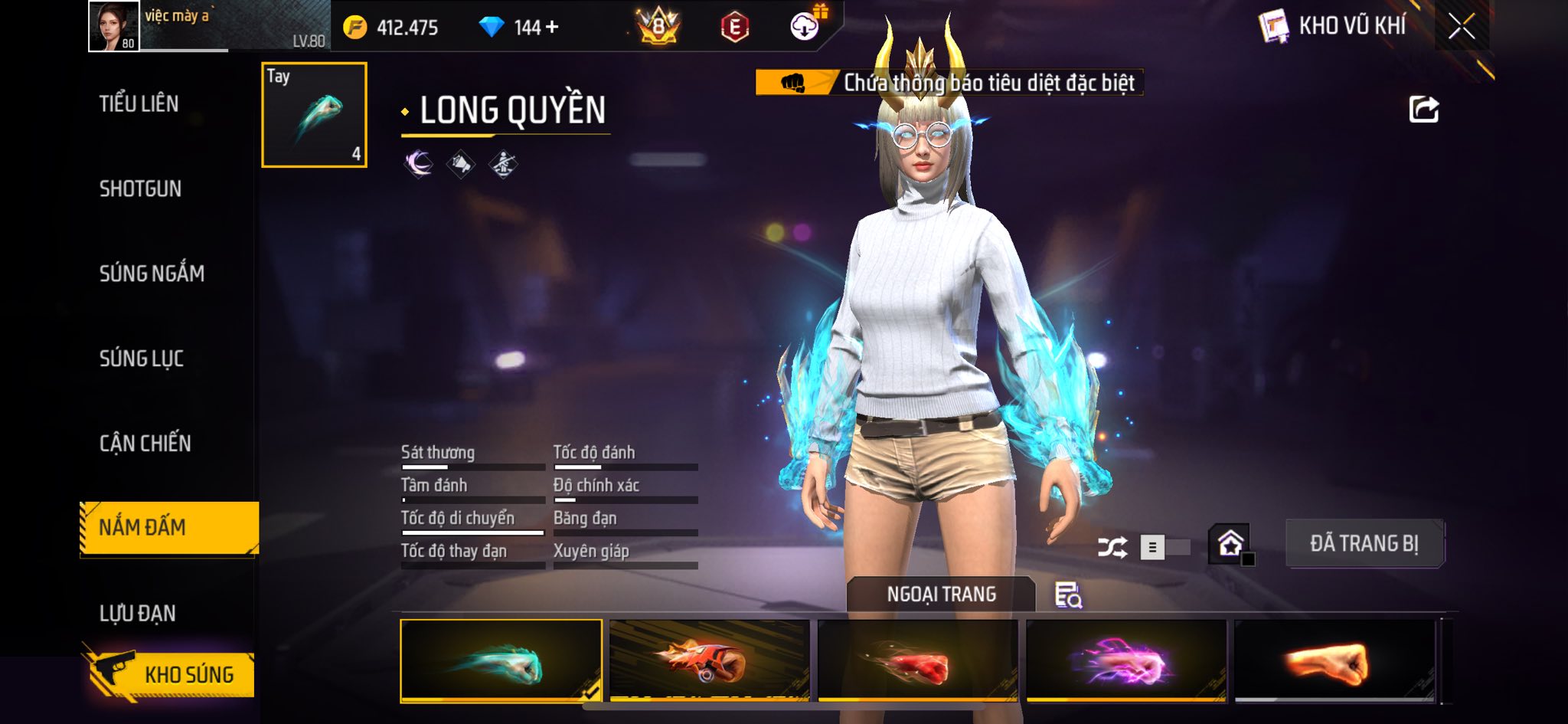Viewport: 1568px width, 724px height.
Task: Select the Súng Ngắm category
Action: (152, 274)
